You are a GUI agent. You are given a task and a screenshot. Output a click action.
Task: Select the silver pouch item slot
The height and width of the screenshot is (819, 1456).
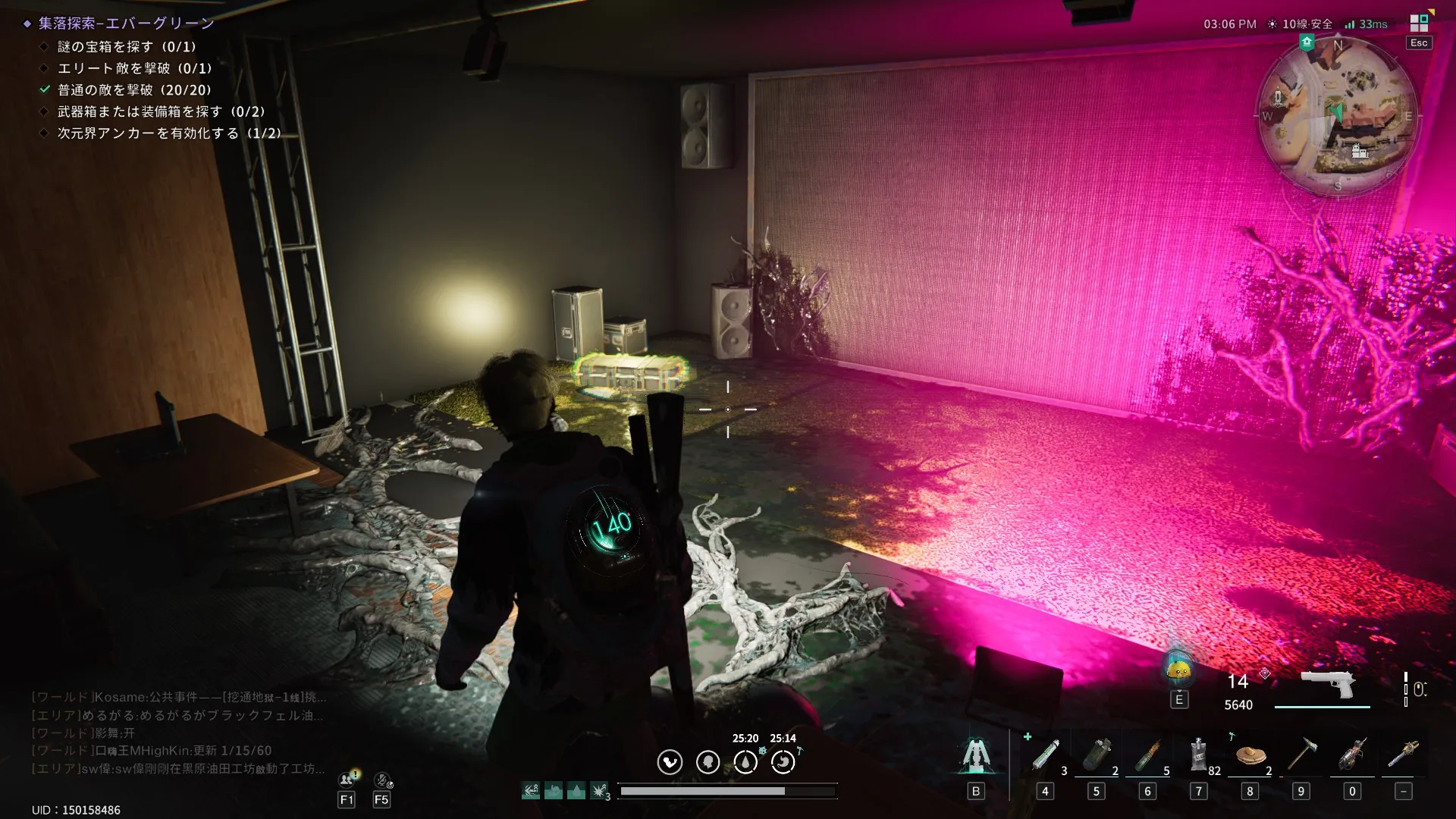tap(1198, 755)
